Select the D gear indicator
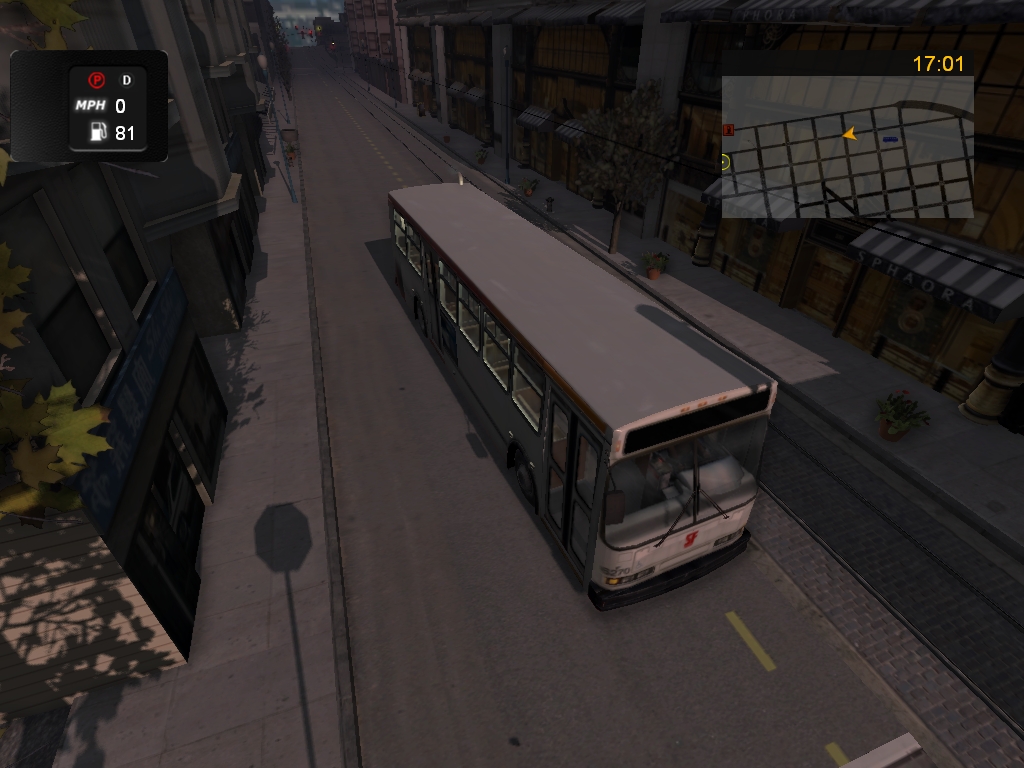The height and width of the screenshot is (768, 1024). 127,80
